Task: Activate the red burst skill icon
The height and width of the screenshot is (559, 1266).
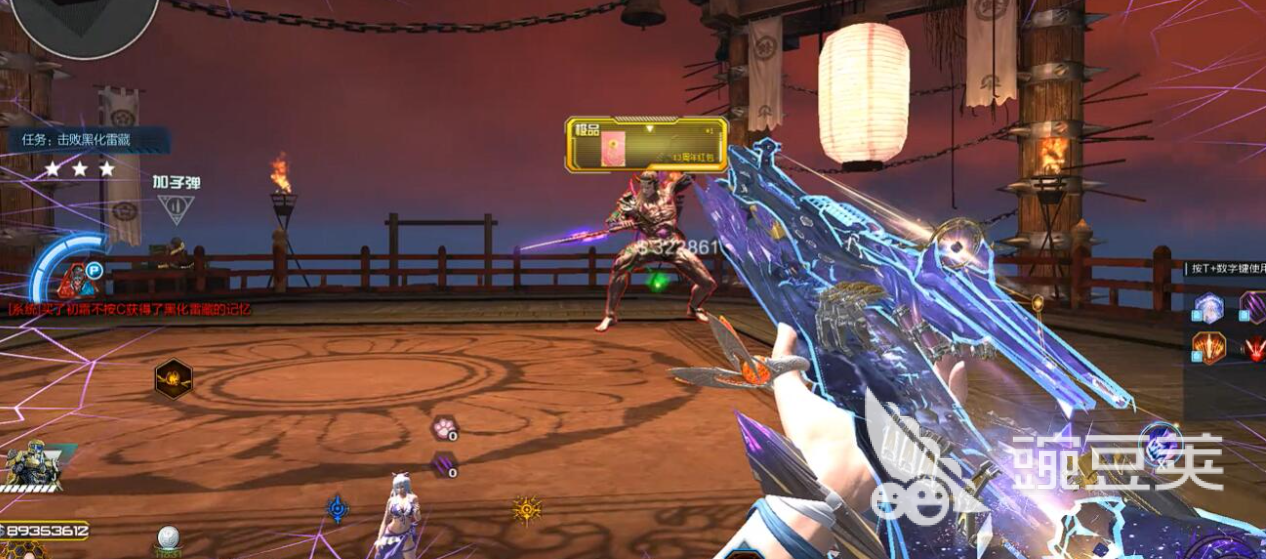Action: (x=1253, y=348)
